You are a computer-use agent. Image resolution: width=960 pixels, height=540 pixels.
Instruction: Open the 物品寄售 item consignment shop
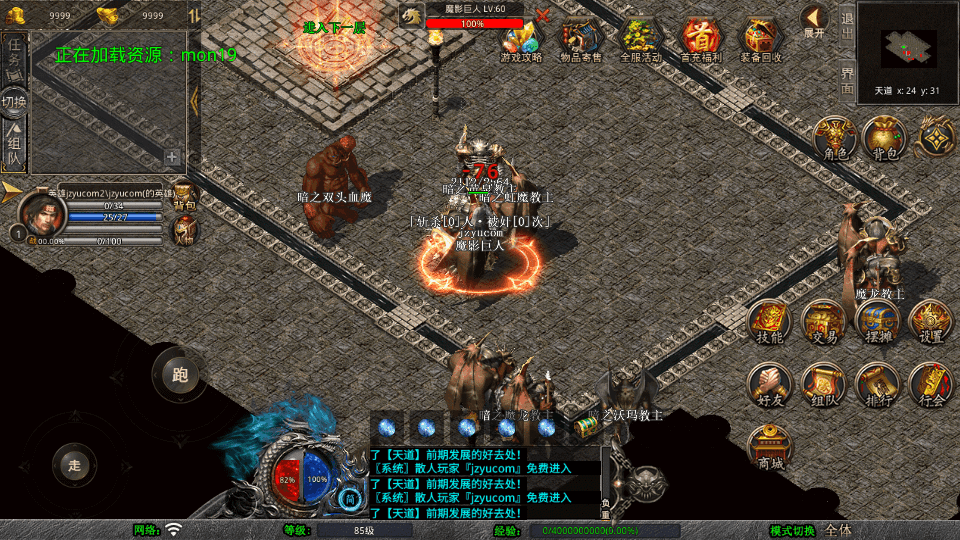tap(581, 40)
